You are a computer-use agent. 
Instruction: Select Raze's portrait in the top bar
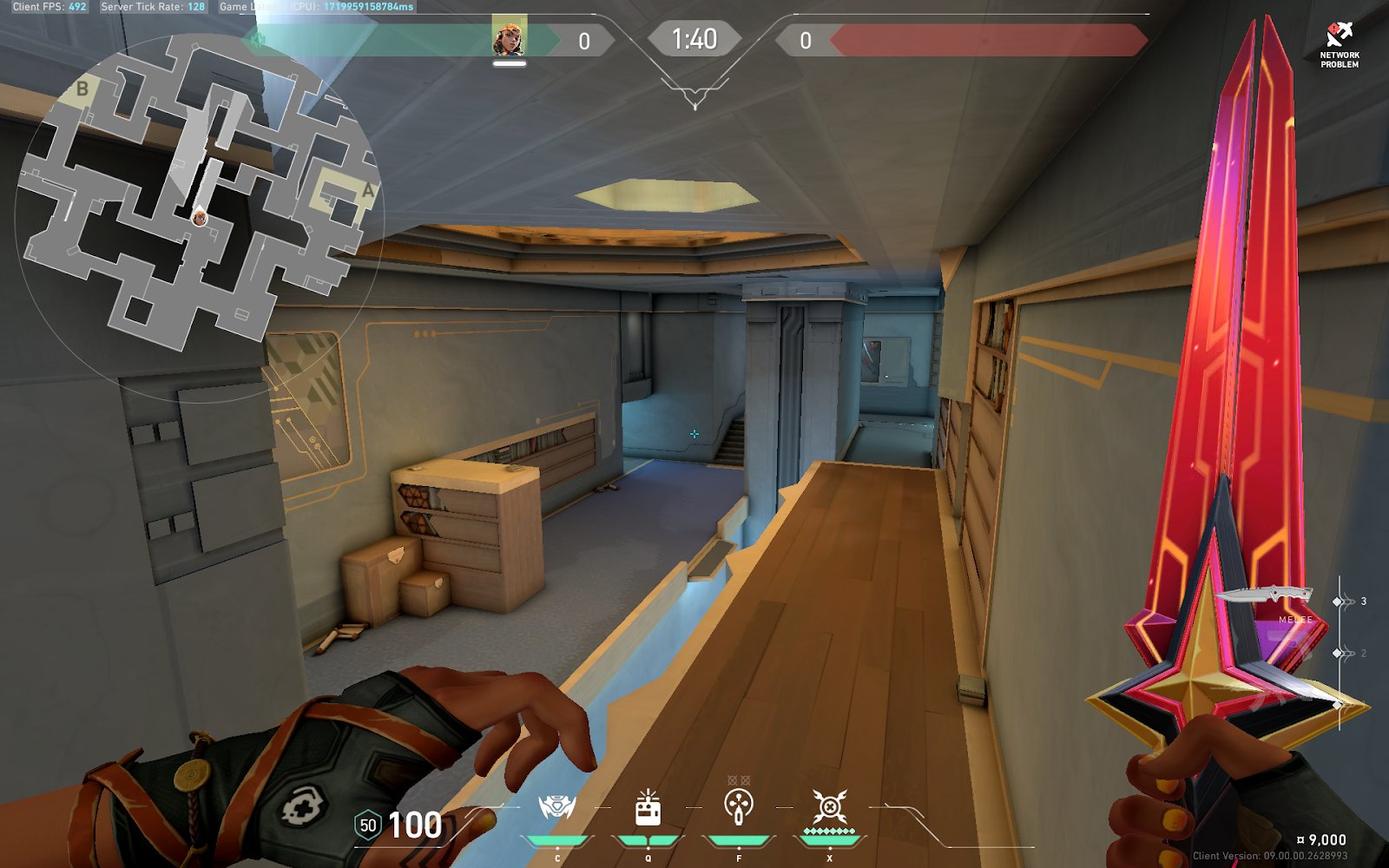click(509, 38)
